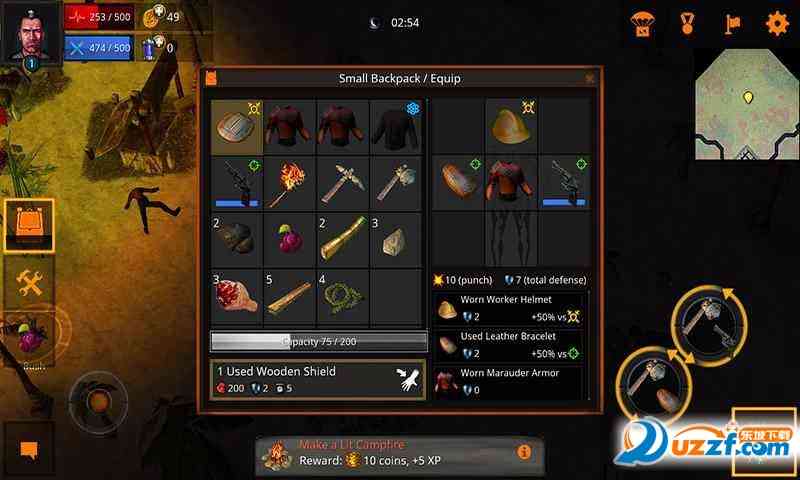
Task: Open the minimap
Action: pyautogui.click(x=746, y=104)
